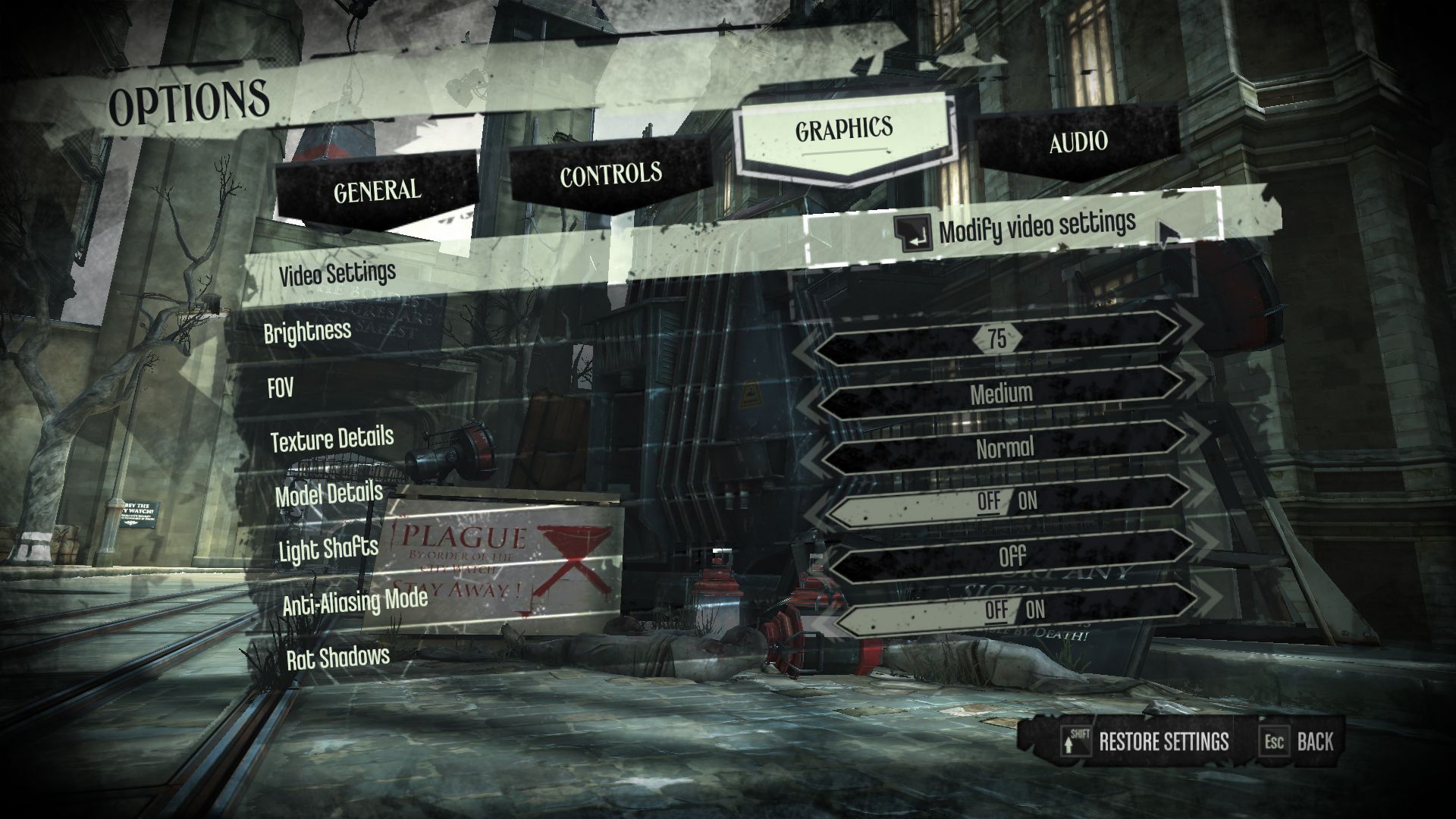The image size is (1456, 819).
Task: Switch to the Audio options tab
Action: click(x=1078, y=142)
